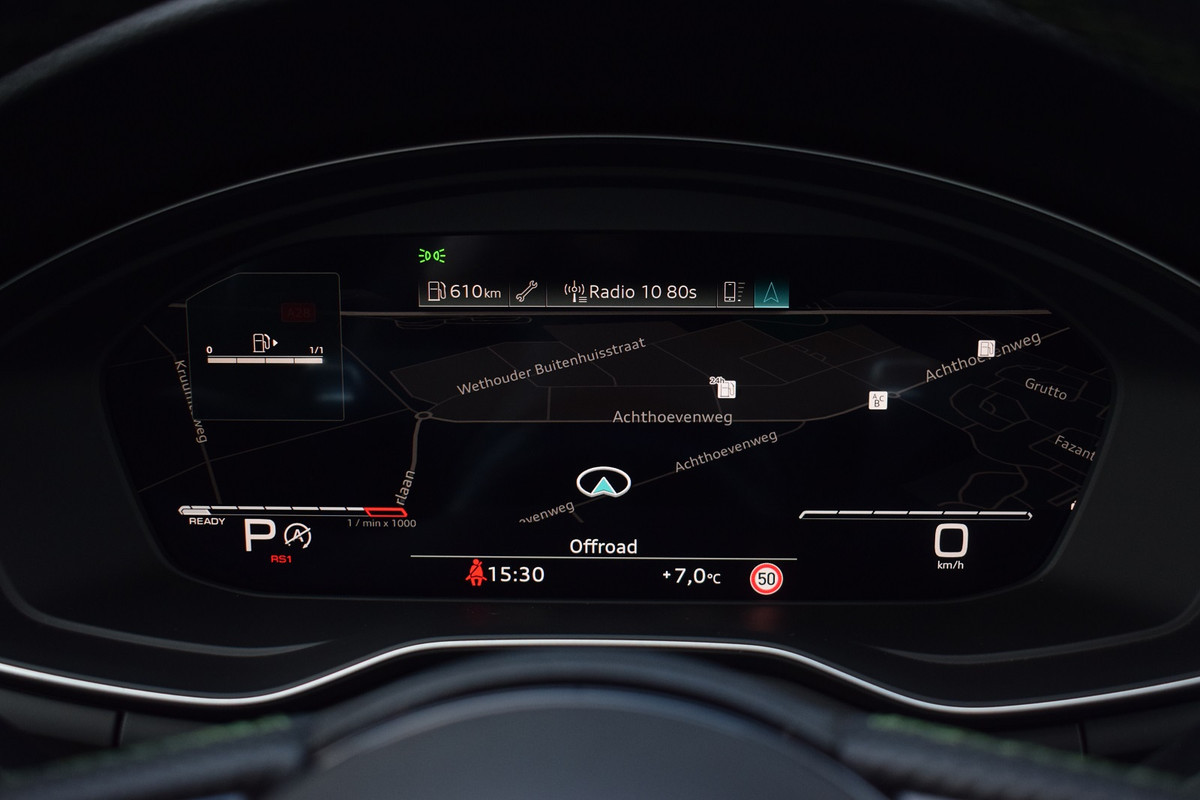Open the Radio 10 80s media tab

[x=631, y=292]
